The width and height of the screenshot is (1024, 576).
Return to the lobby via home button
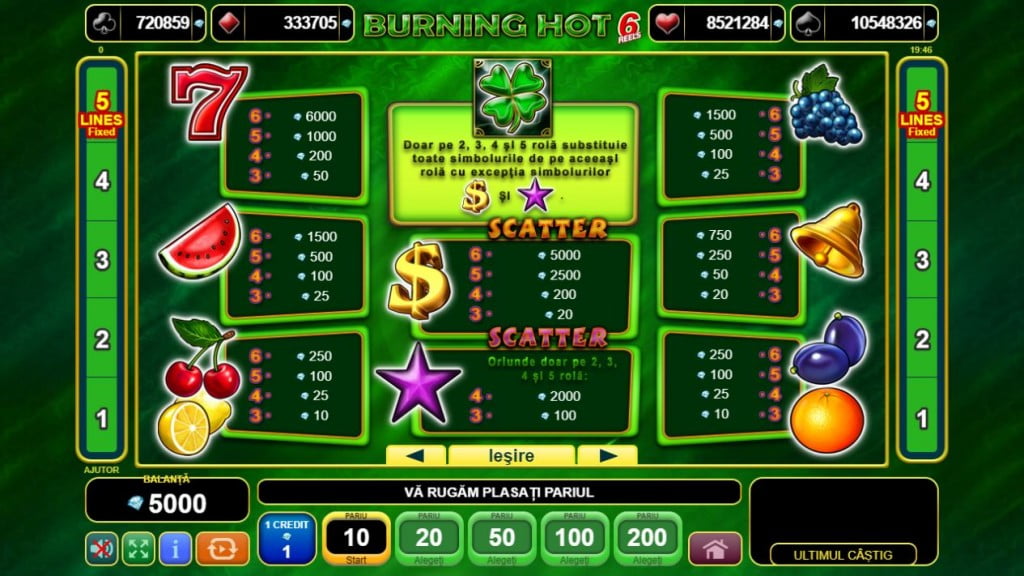click(715, 548)
